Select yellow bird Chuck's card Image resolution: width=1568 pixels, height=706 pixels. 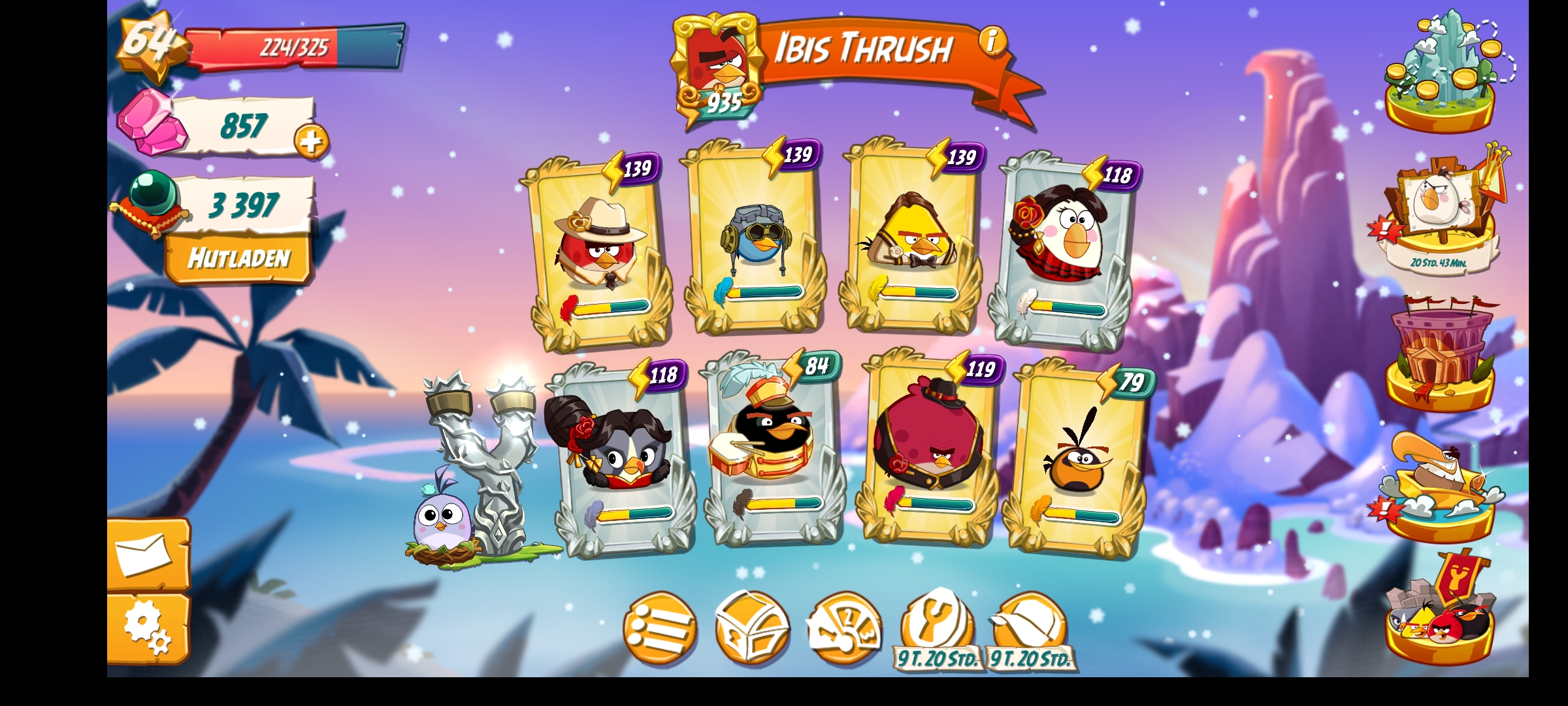[x=911, y=239]
